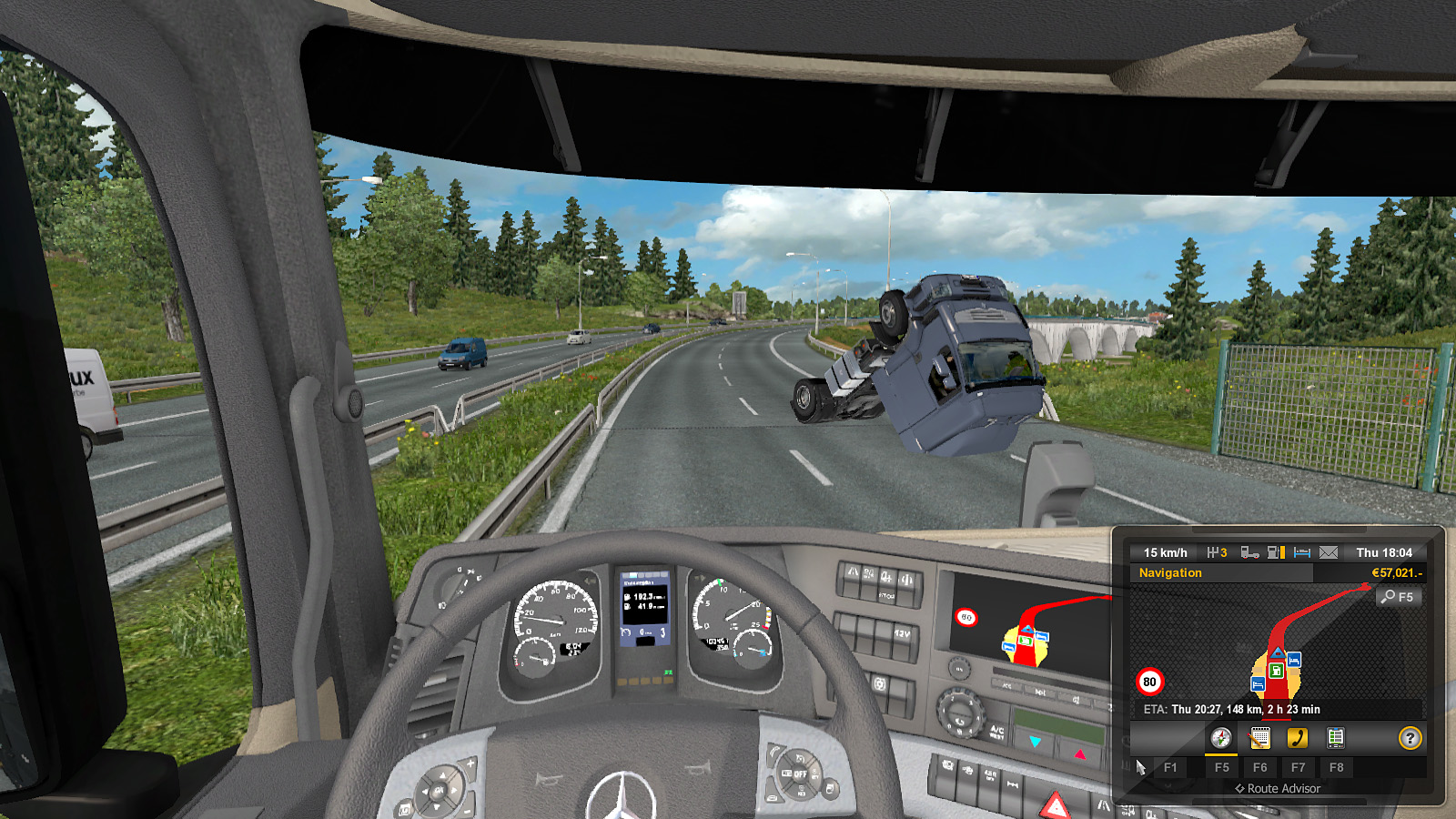Check the envelope mail icon
The width and height of the screenshot is (1456, 819).
[1329, 552]
